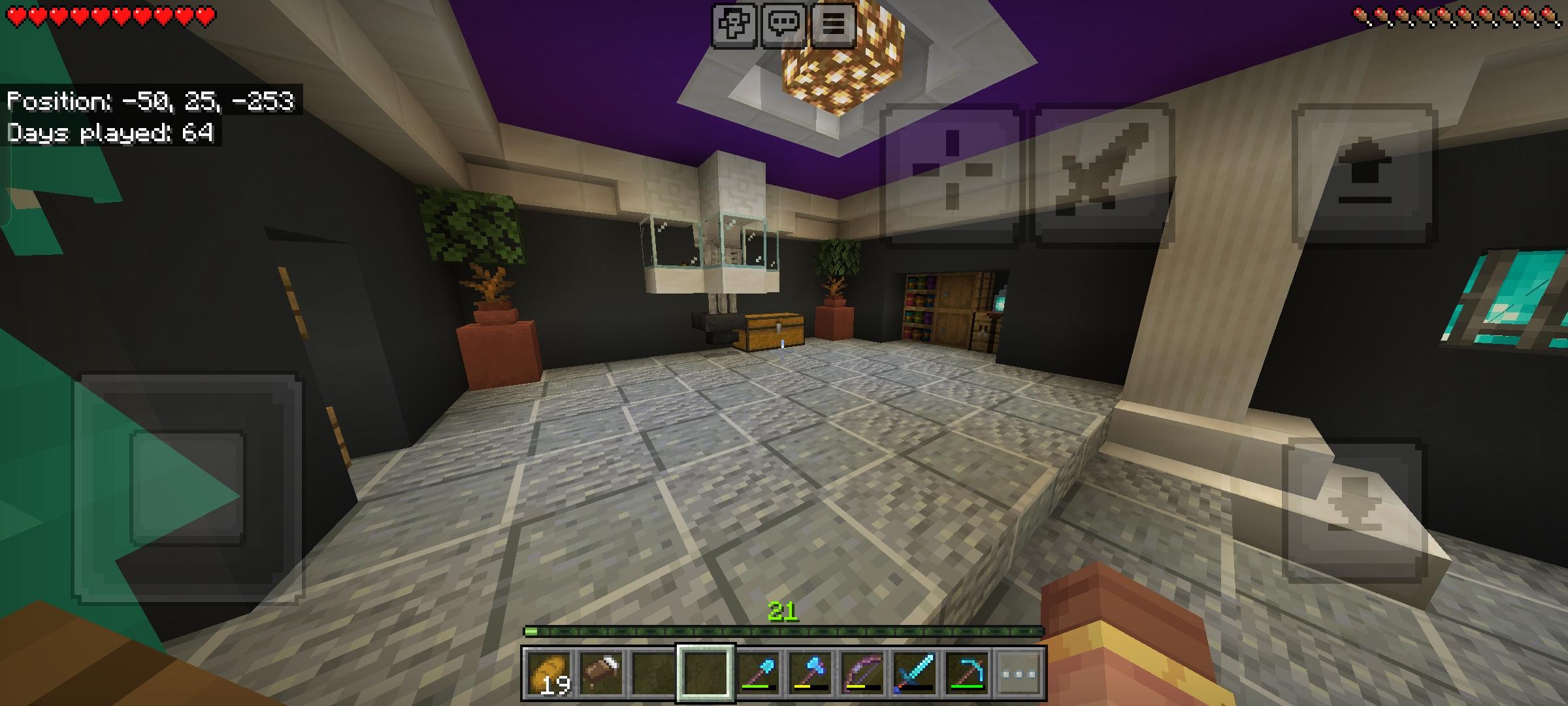1568x706 pixels.
Task: Tap the Position coordinates text overlay
Action: (150, 101)
